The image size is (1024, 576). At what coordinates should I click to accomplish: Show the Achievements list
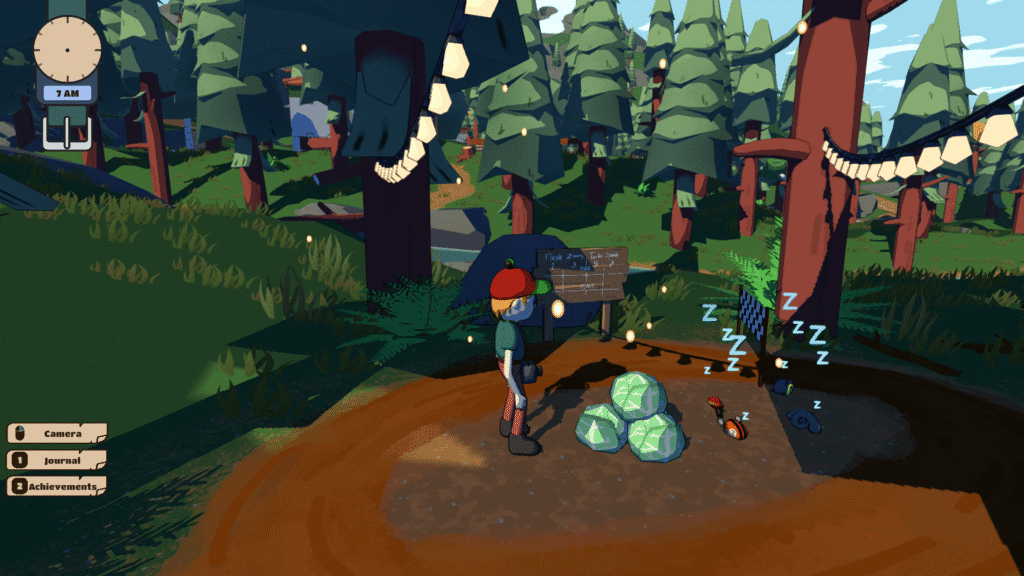click(57, 487)
